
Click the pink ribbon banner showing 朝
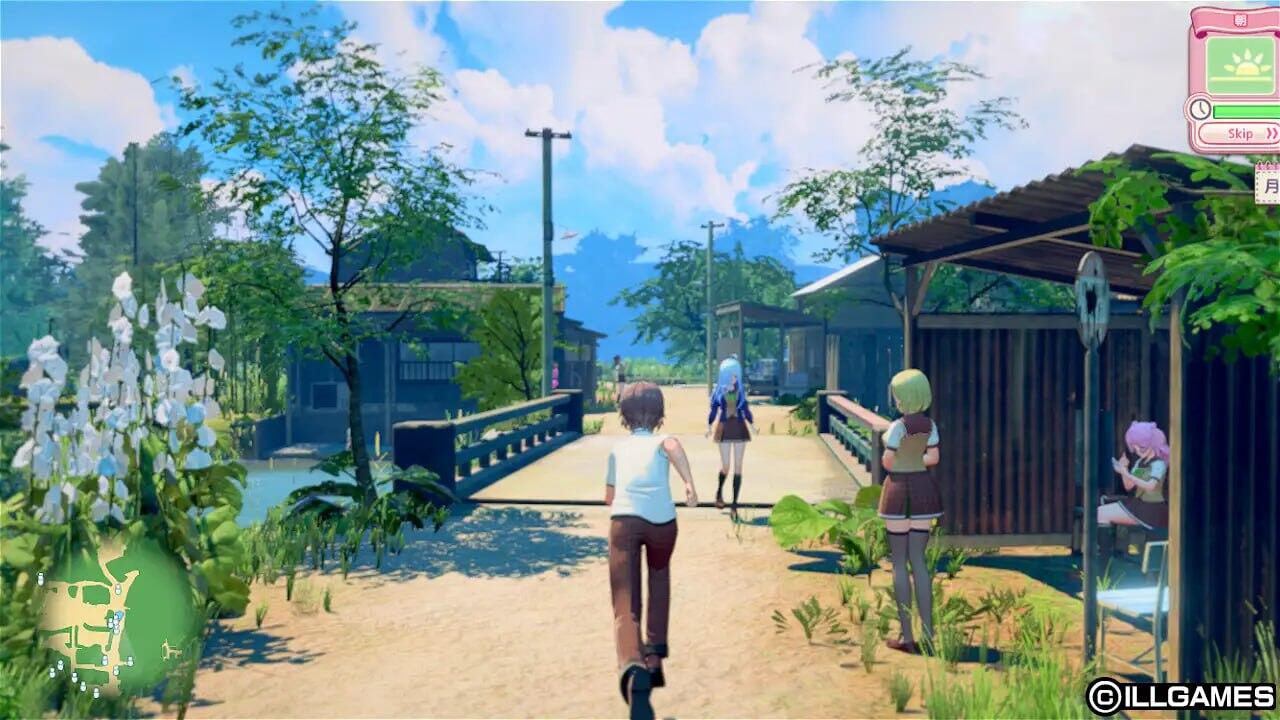point(1240,19)
